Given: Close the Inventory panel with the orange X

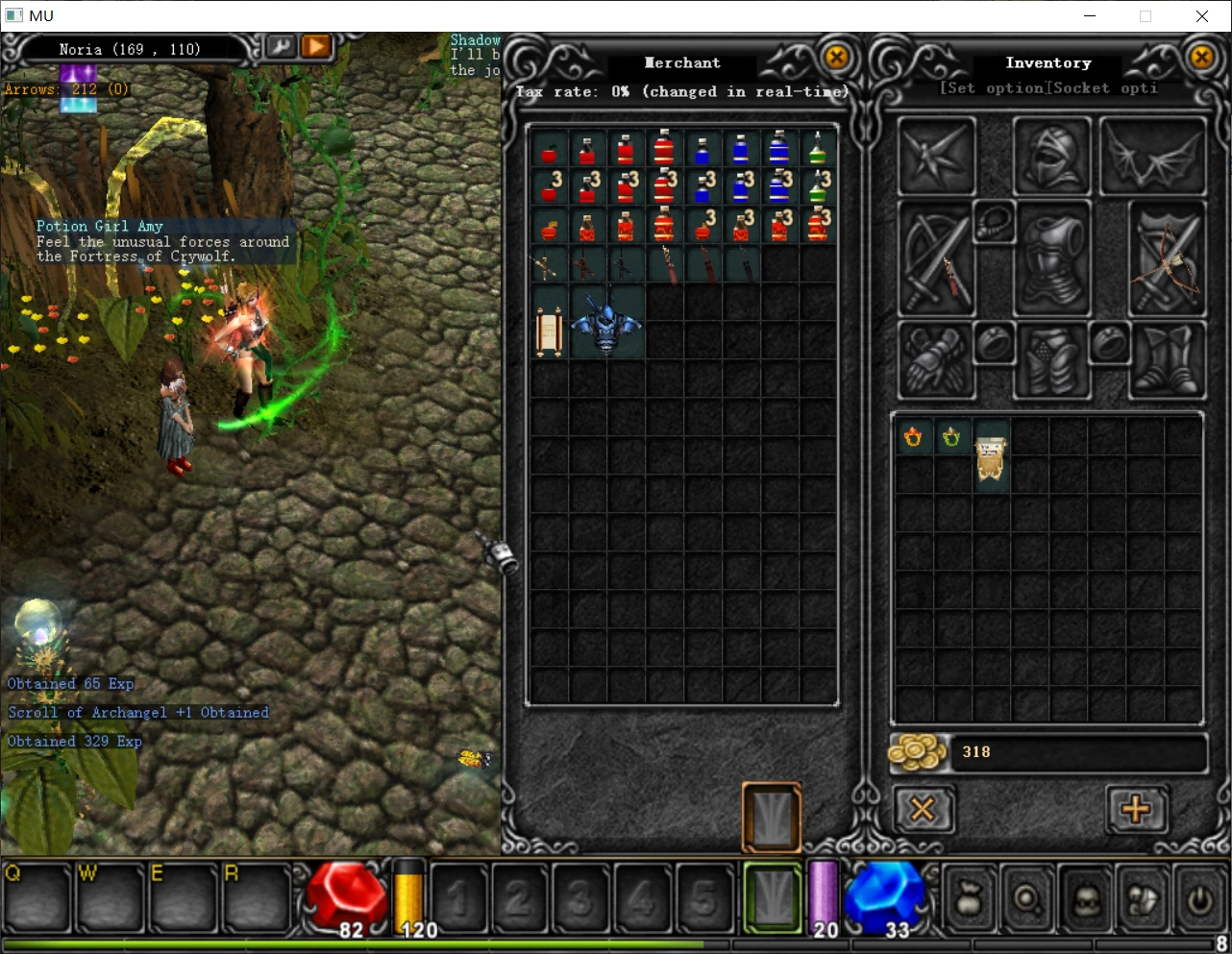Looking at the screenshot, I should pos(1201,58).
